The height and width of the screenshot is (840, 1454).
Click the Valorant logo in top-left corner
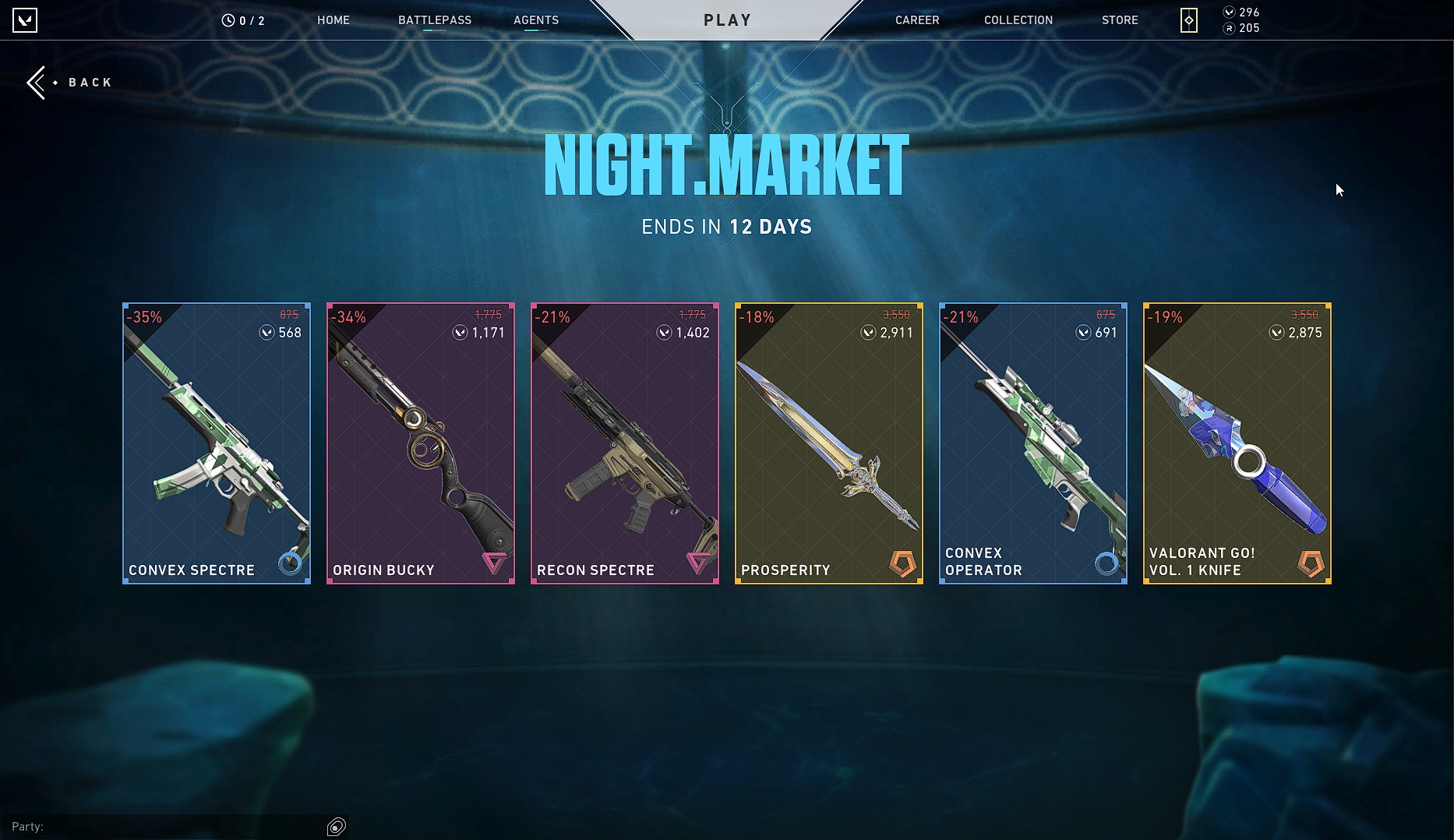point(25,20)
